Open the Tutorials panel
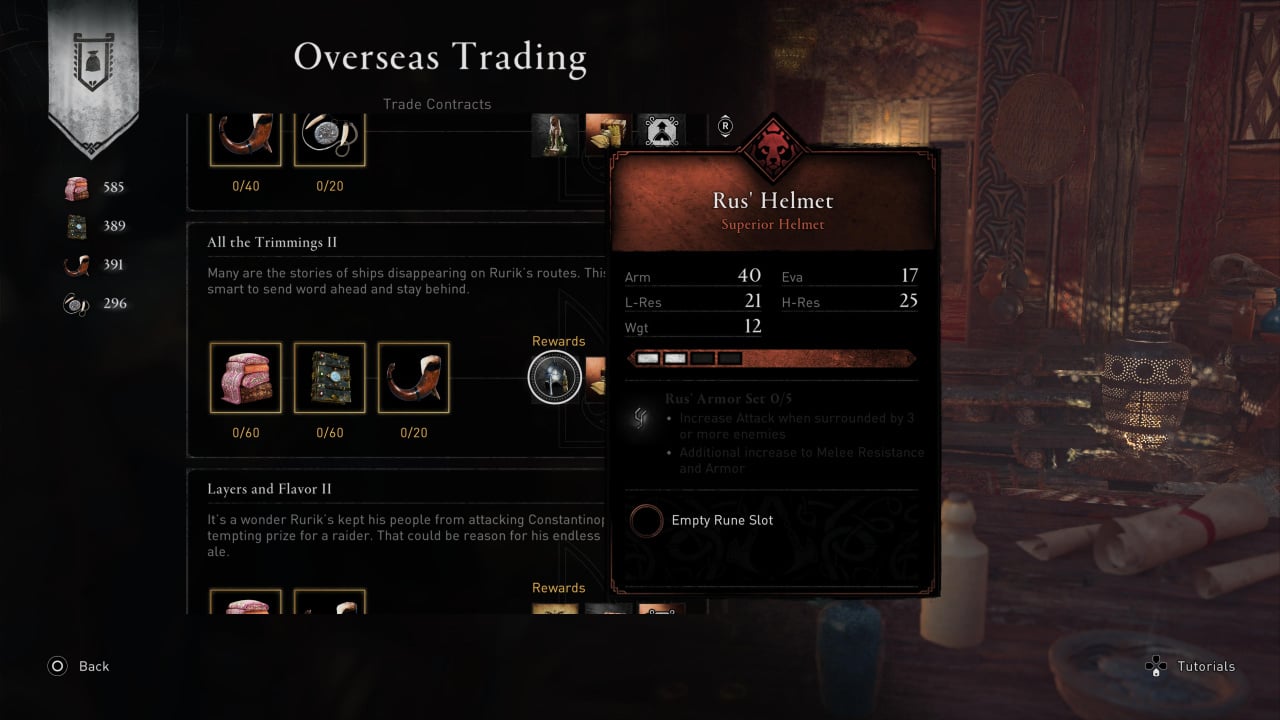This screenshot has height=720, width=1280. coord(1194,666)
